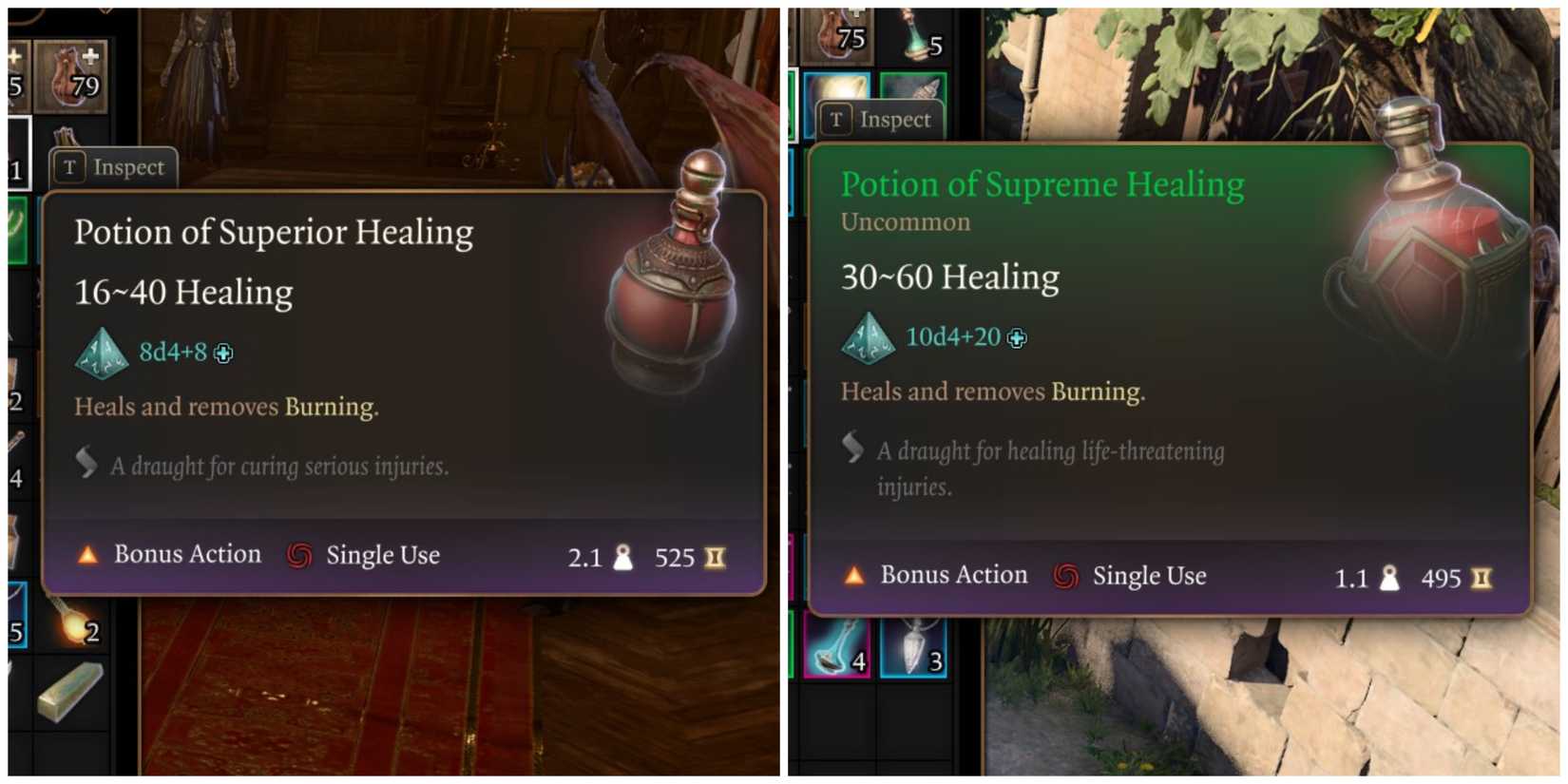This screenshot has width=1568, height=784.
Task: Click the Single Use icon on Superior Healing tooltip
Action: 299,555
